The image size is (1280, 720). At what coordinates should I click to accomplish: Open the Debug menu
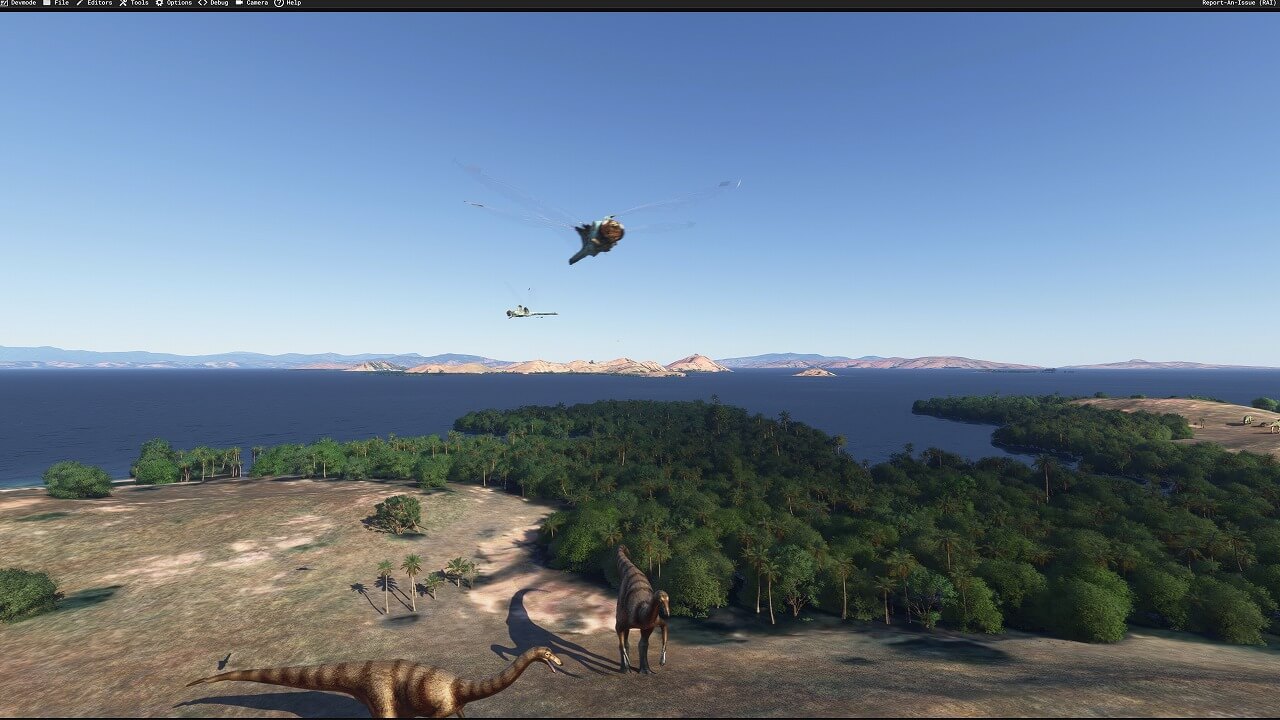pyautogui.click(x=214, y=3)
